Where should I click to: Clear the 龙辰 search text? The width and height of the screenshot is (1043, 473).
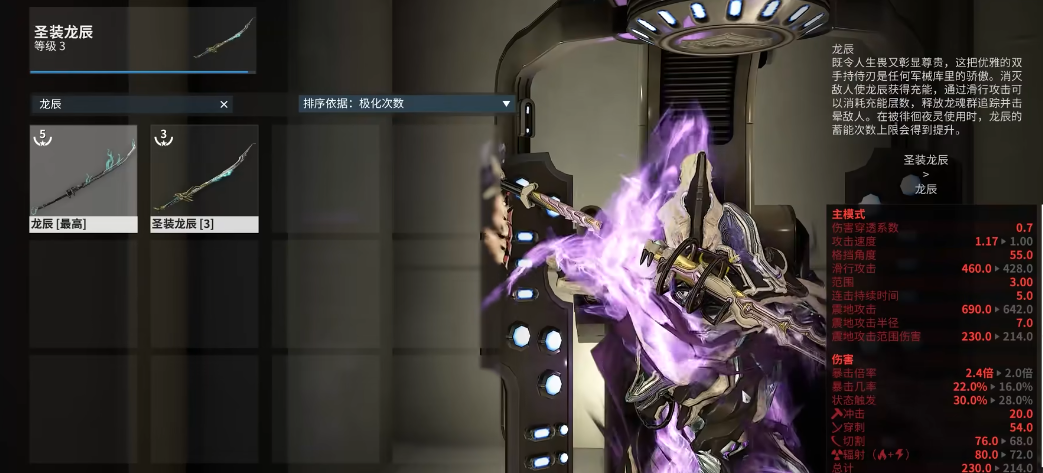tap(224, 104)
